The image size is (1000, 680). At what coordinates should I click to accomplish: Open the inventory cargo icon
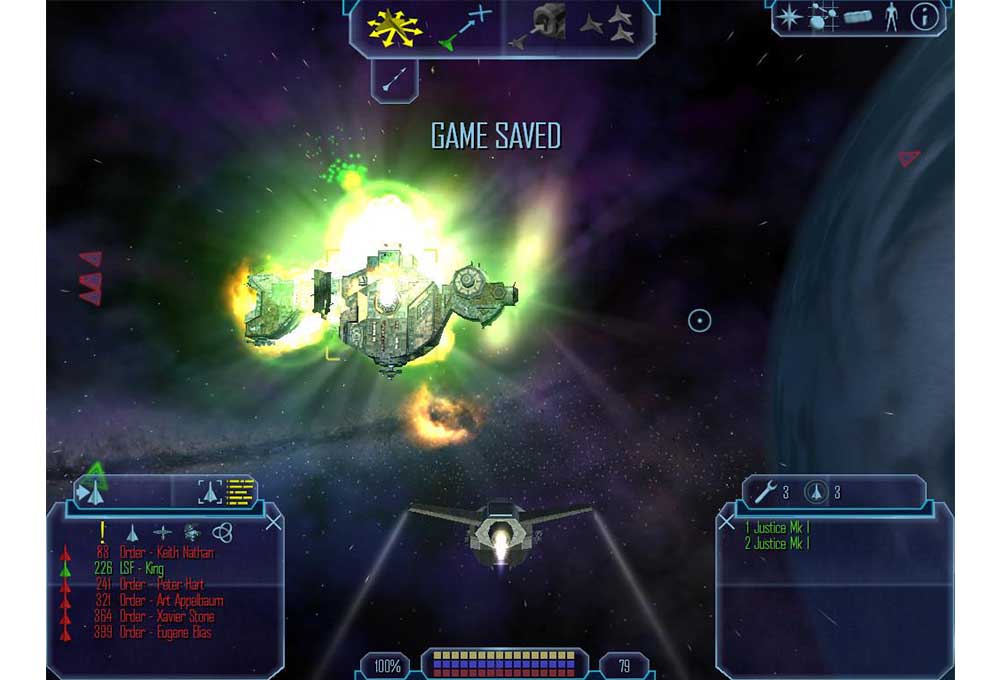[x=857, y=18]
